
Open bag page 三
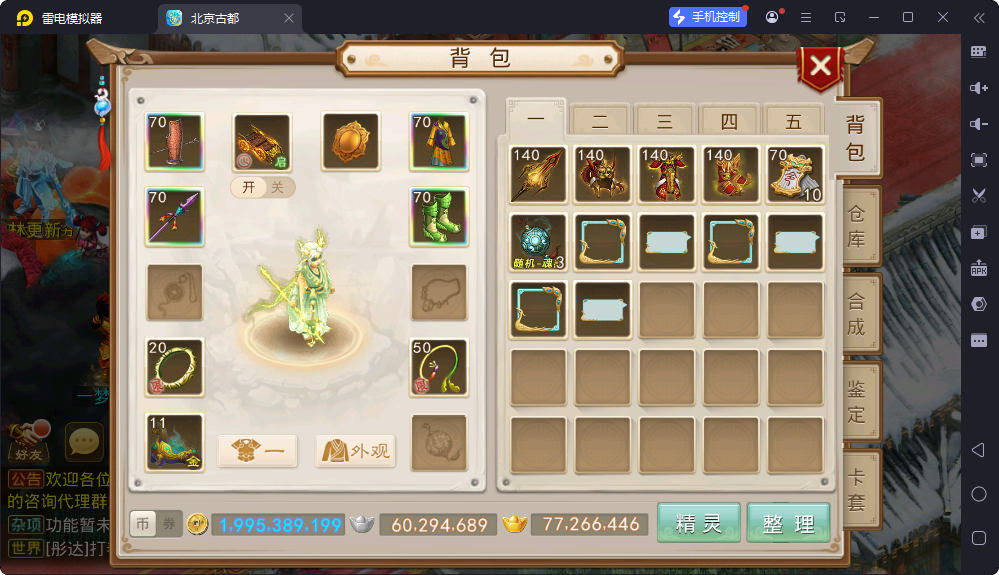tap(665, 121)
